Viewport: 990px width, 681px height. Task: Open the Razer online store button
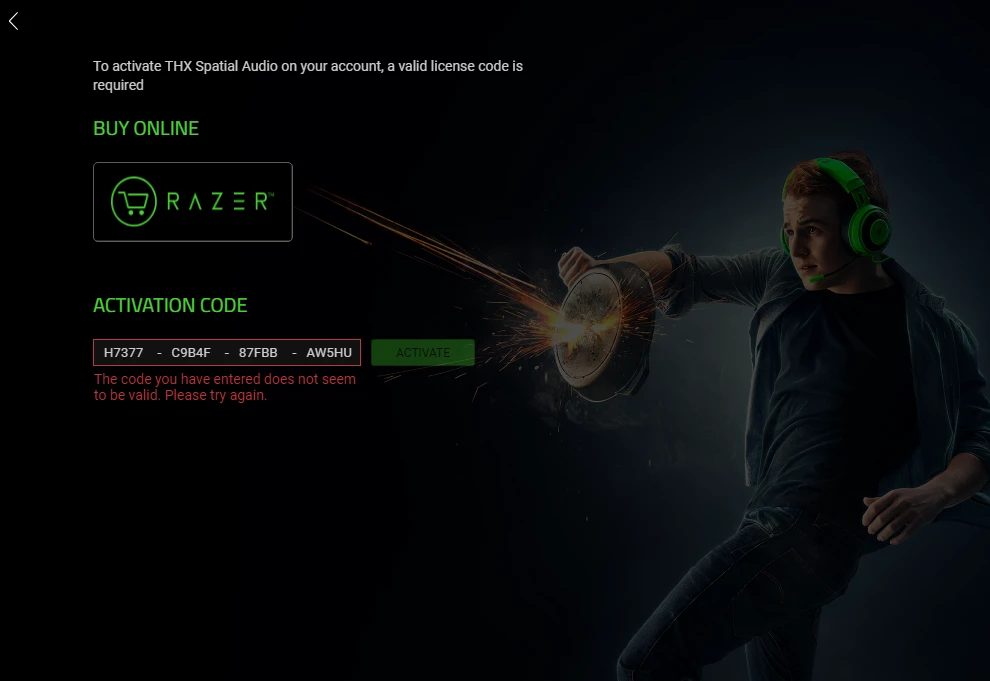point(193,202)
